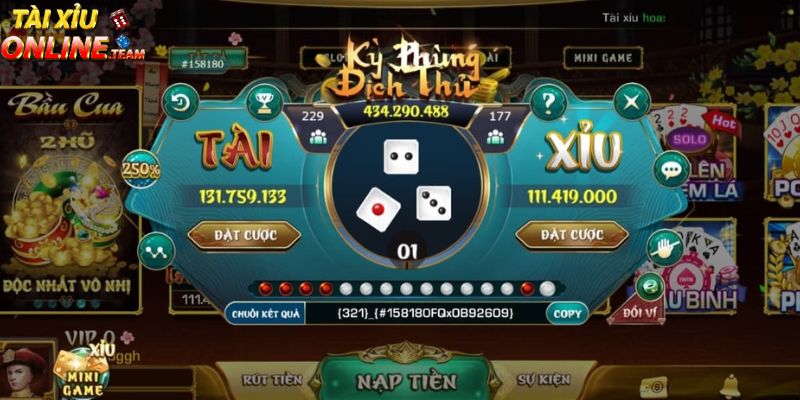
Task: Click the green swap icon above Đổi Ví
Action: point(651,286)
